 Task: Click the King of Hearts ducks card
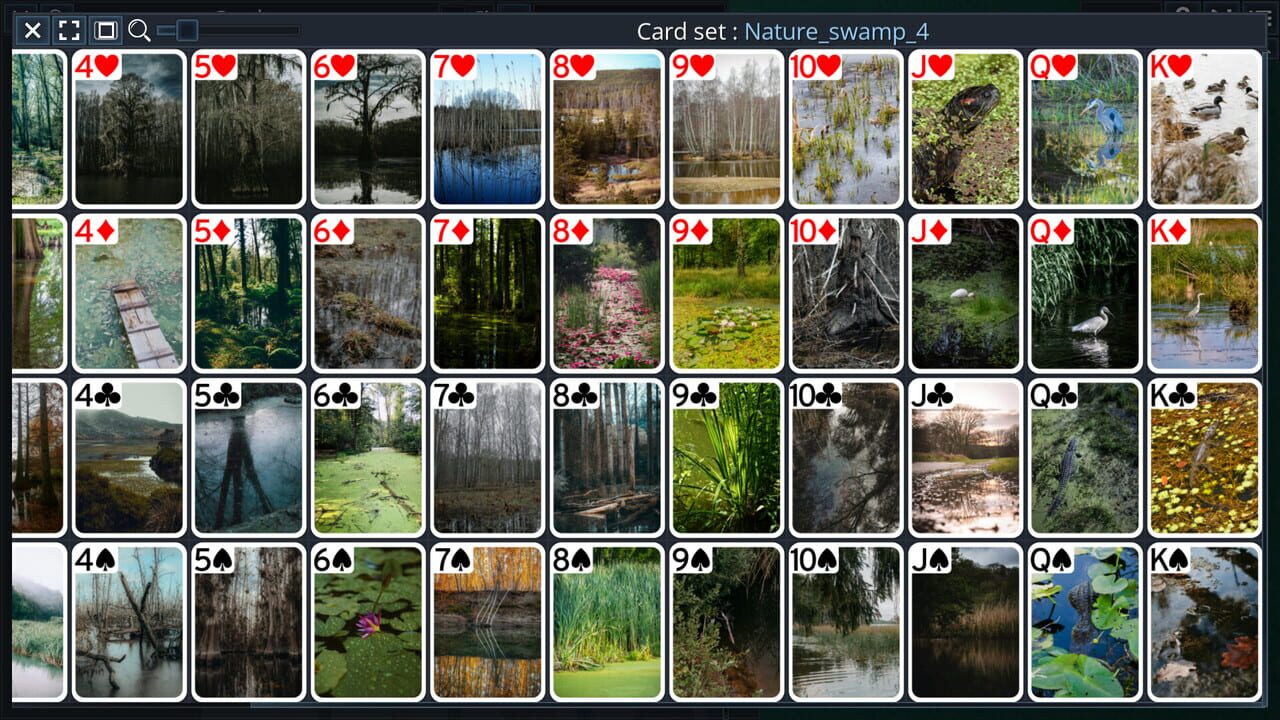pos(1204,128)
